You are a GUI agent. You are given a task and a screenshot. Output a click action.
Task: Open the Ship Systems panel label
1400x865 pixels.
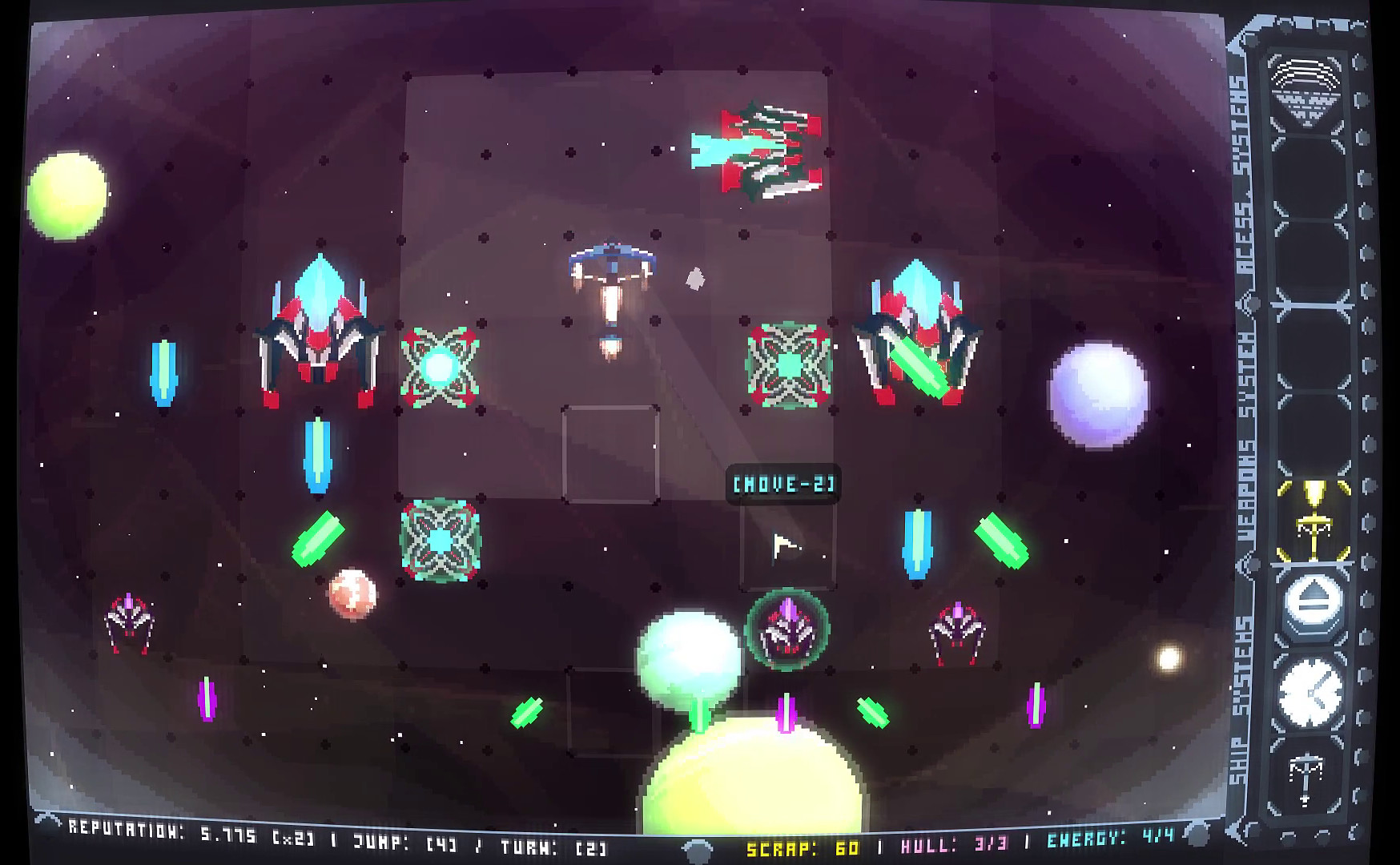(1241, 705)
